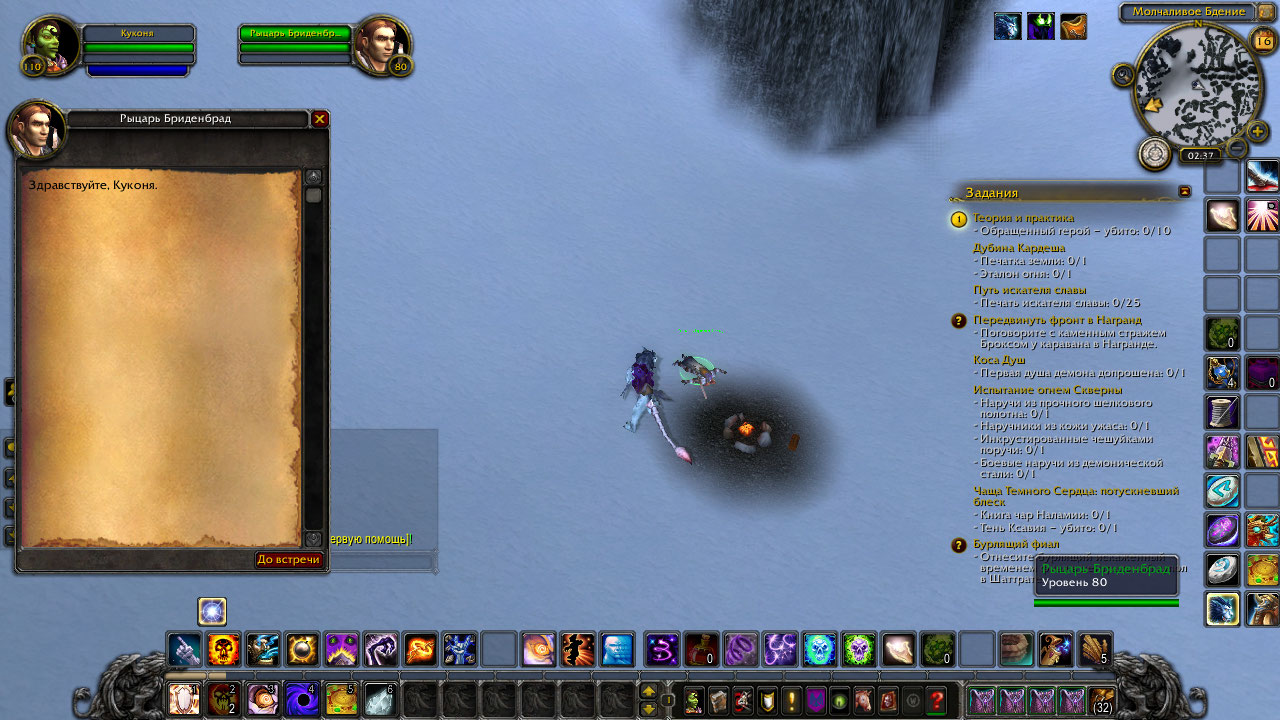Click the player portrait Куконя
1280x720 pixels.
click(x=50, y=46)
